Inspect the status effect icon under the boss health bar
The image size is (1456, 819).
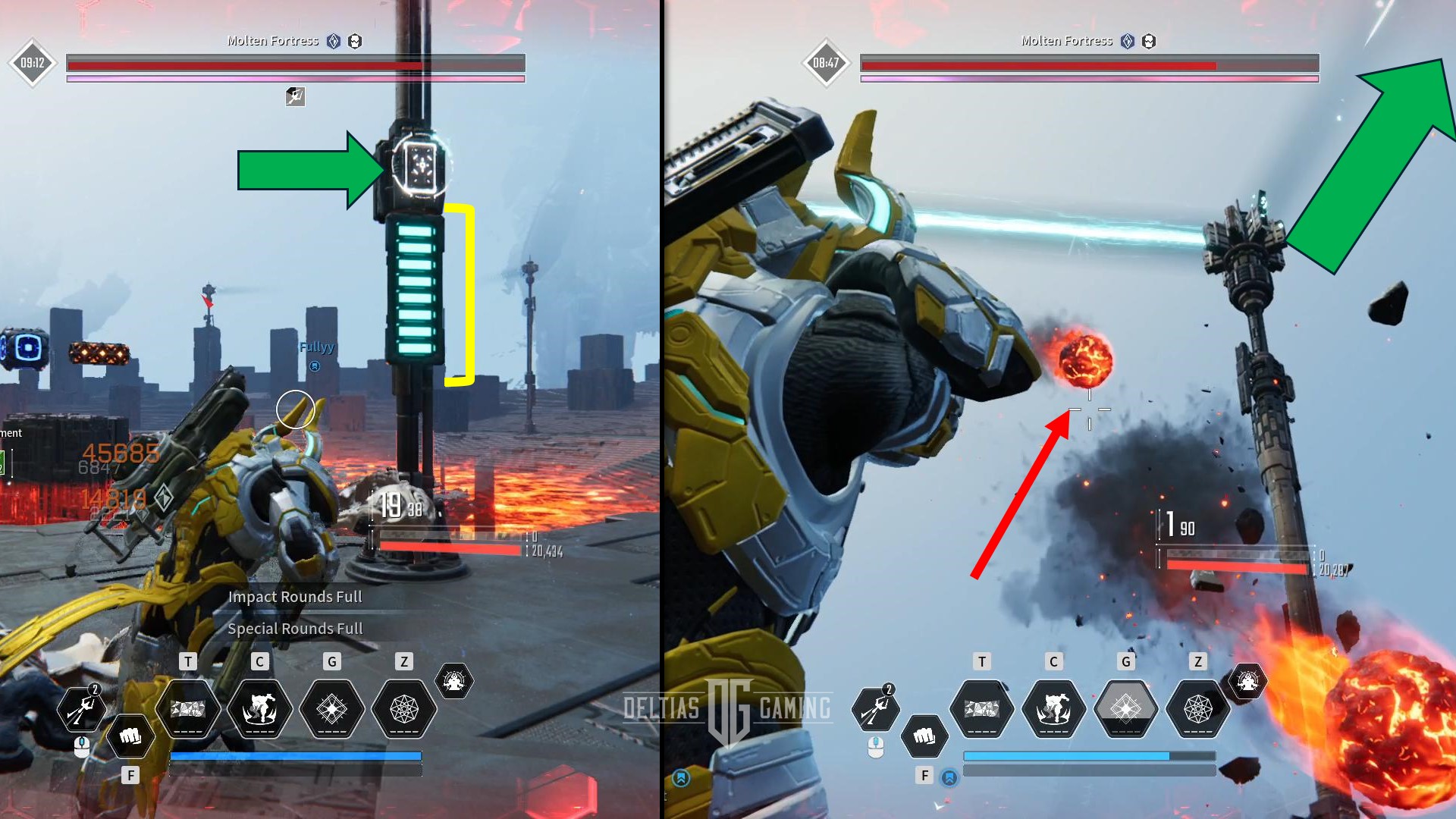(x=295, y=96)
